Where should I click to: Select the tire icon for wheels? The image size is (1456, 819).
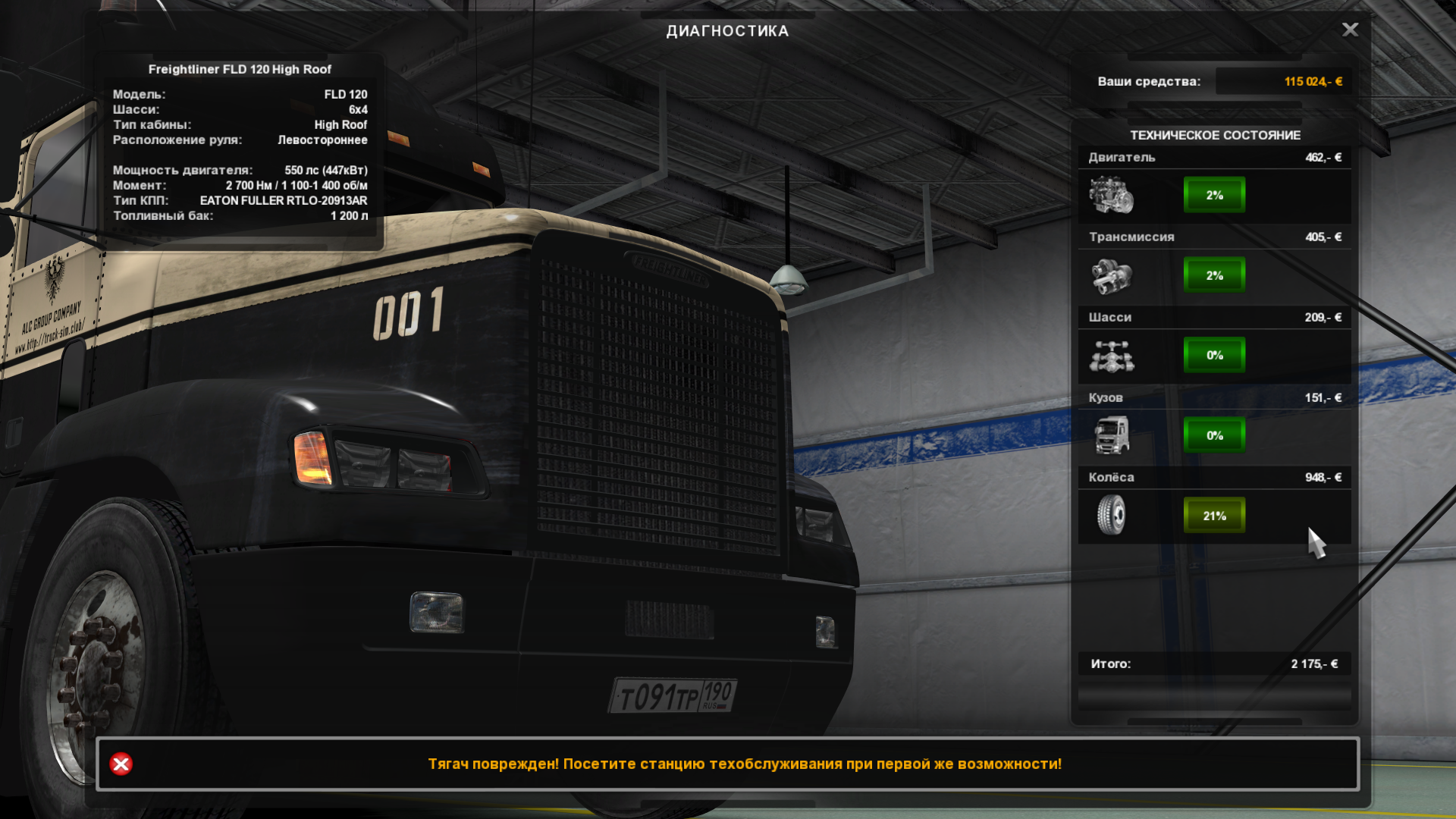pos(1111,515)
